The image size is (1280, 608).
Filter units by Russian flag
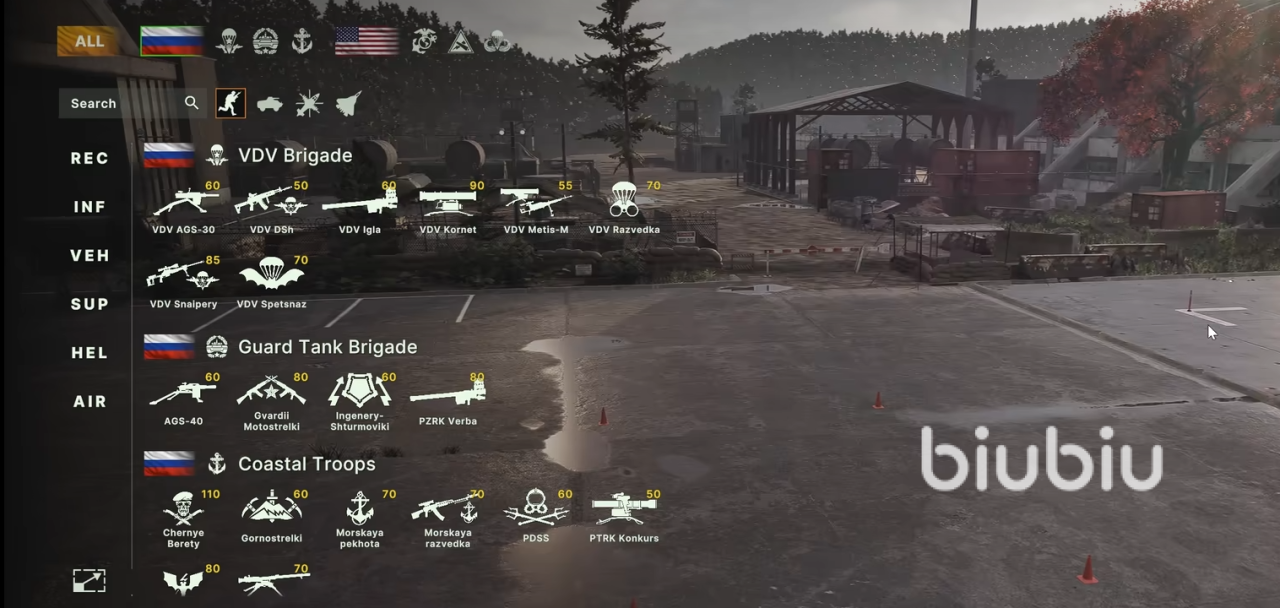pos(172,41)
